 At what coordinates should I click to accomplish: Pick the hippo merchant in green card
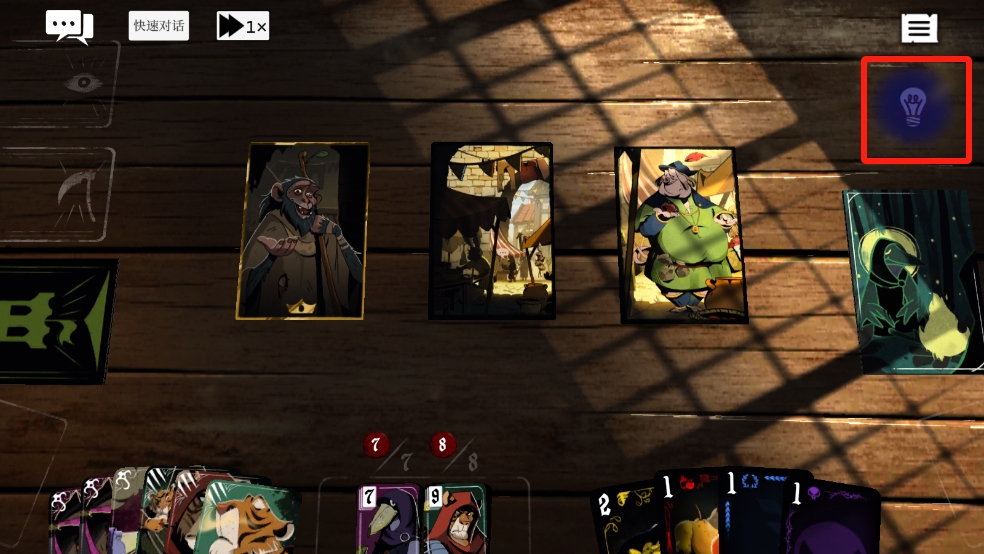pos(680,235)
